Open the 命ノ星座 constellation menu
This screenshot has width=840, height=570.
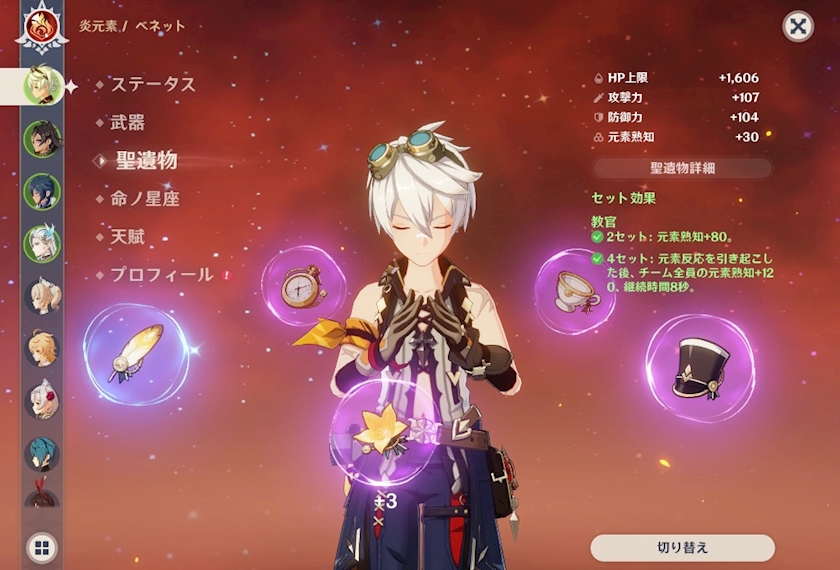pyautogui.click(x=145, y=199)
